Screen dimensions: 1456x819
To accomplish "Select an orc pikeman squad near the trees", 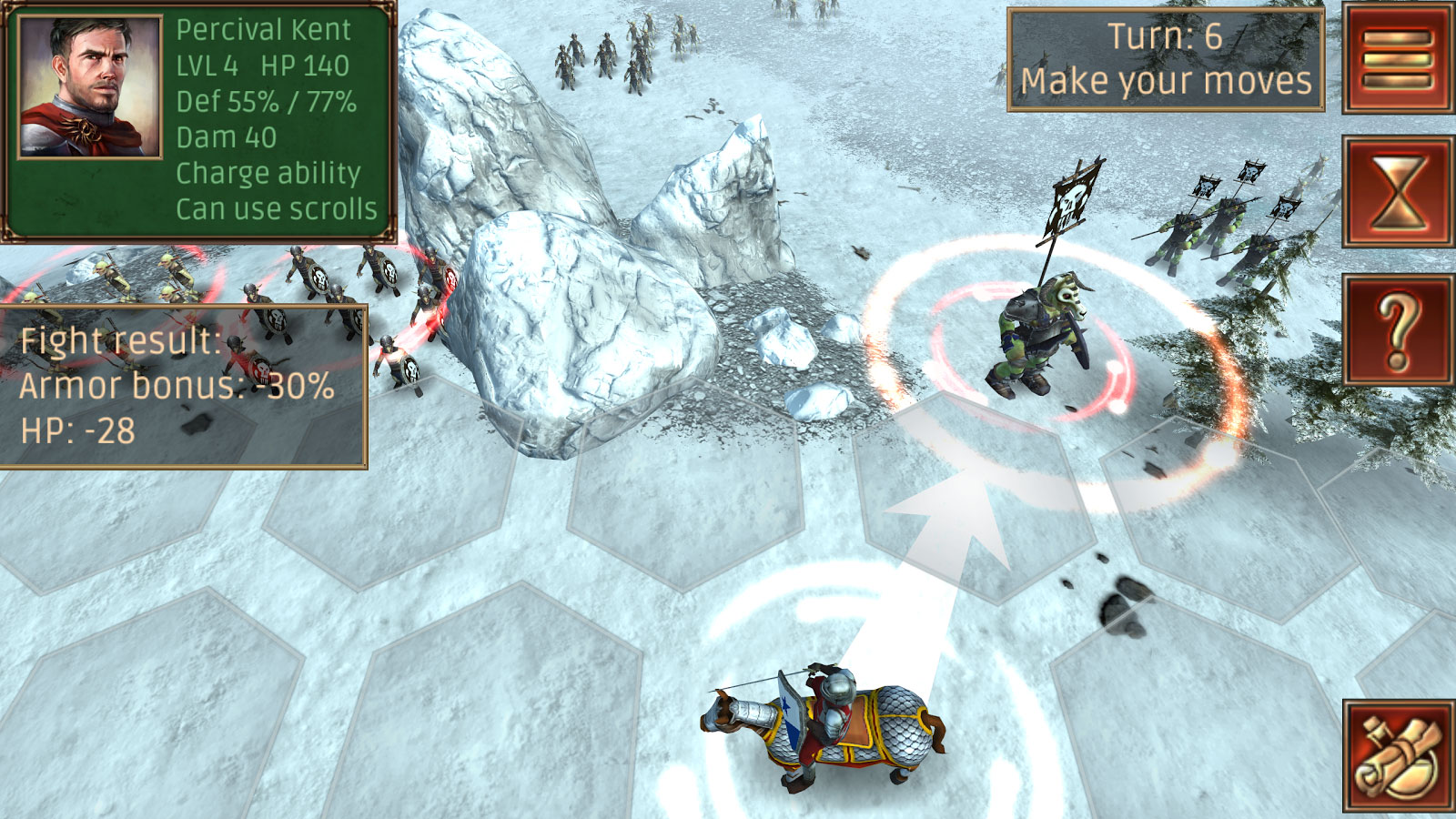I will pos(1219,227).
